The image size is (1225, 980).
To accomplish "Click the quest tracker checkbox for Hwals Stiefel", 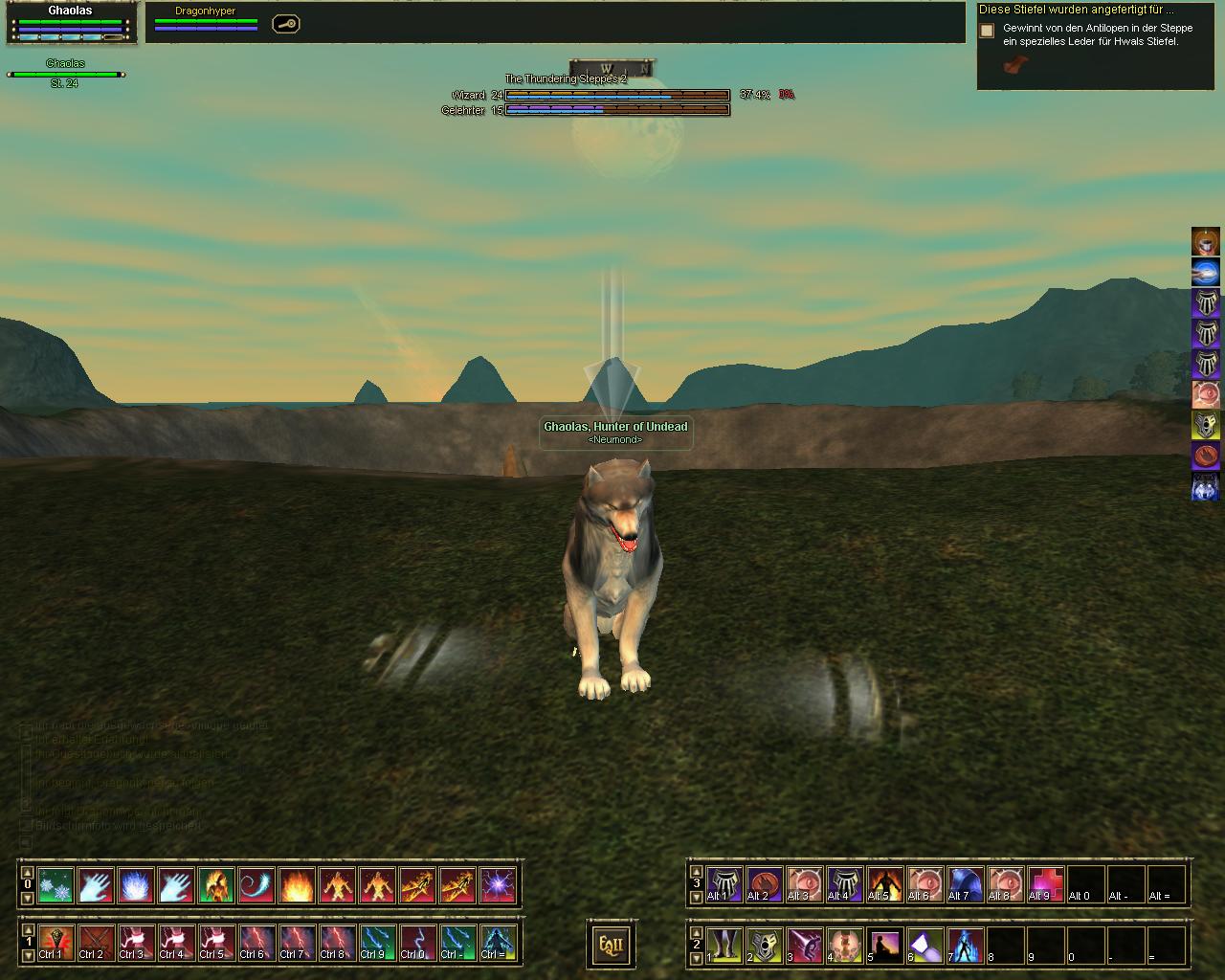I will (x=987, y=31).
